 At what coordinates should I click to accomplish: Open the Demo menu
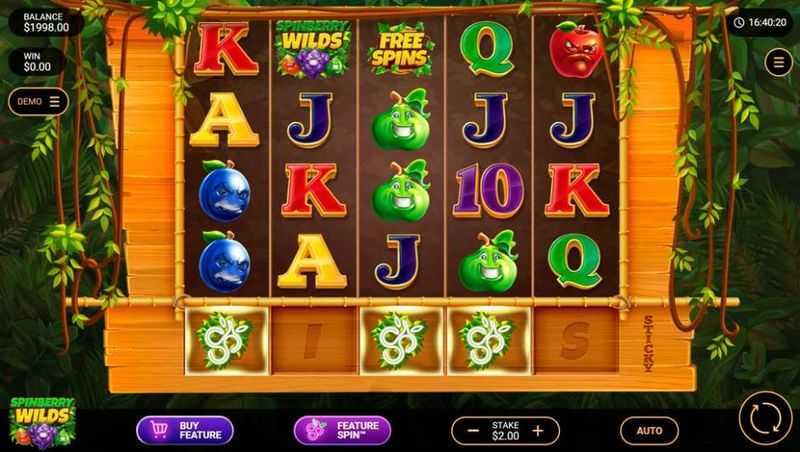(38, 101)
